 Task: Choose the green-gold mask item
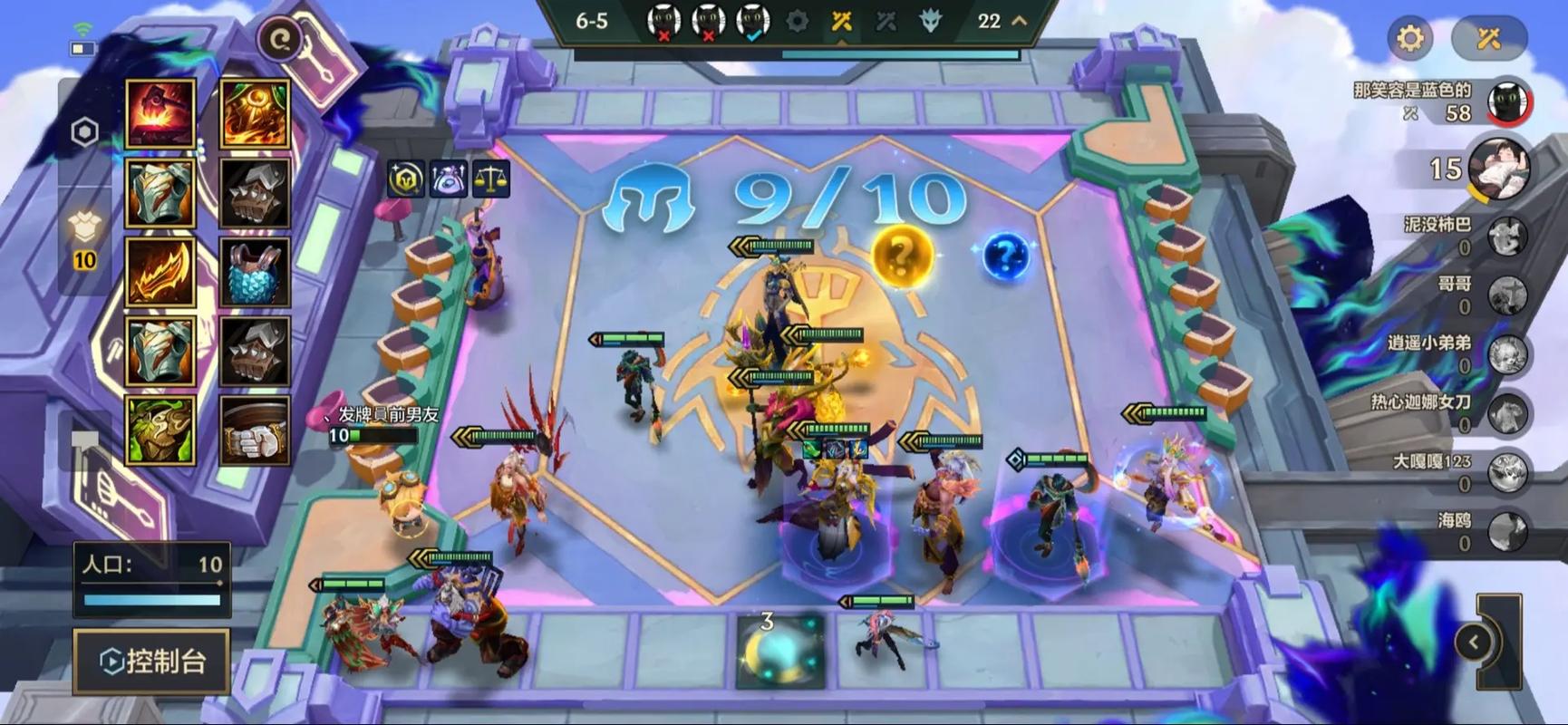(x=160, y=430)
